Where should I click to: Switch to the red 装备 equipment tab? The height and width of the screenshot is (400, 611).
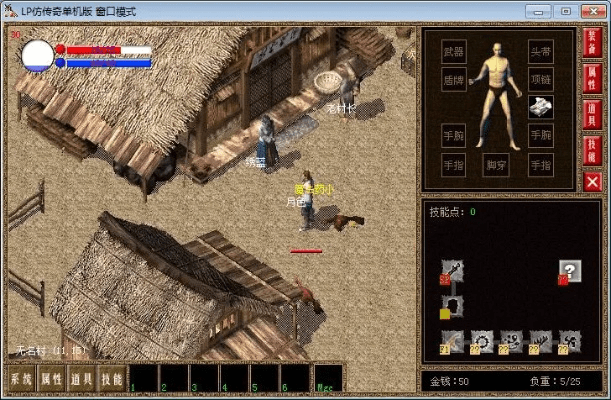[x=592, y=43]
